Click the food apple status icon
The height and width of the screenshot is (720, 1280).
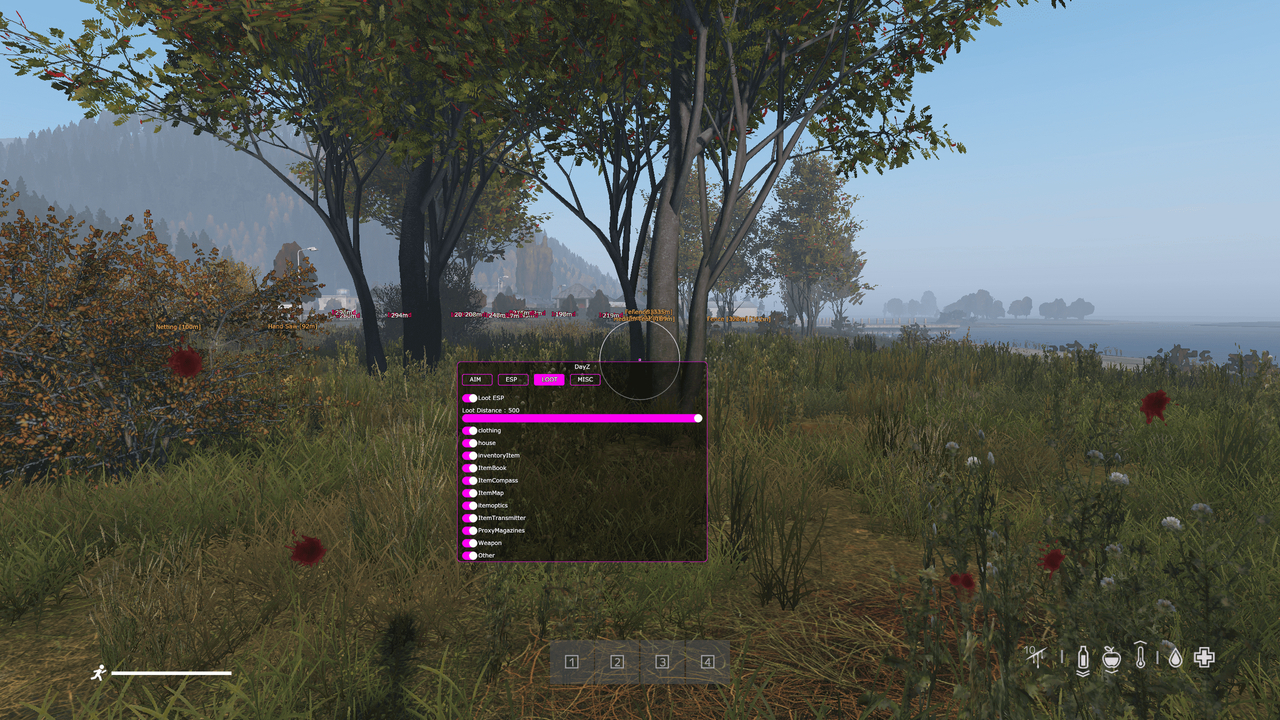point(1113,658)
